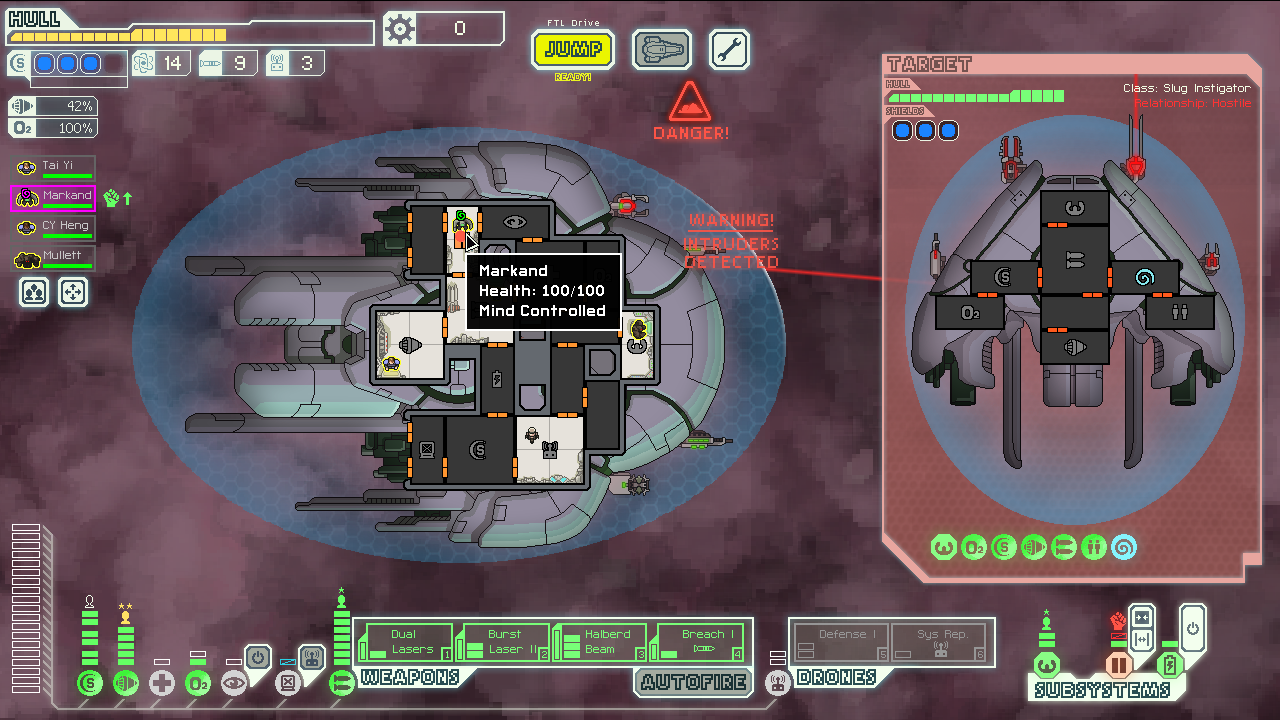Open the ship overview screen

point(661,49)
